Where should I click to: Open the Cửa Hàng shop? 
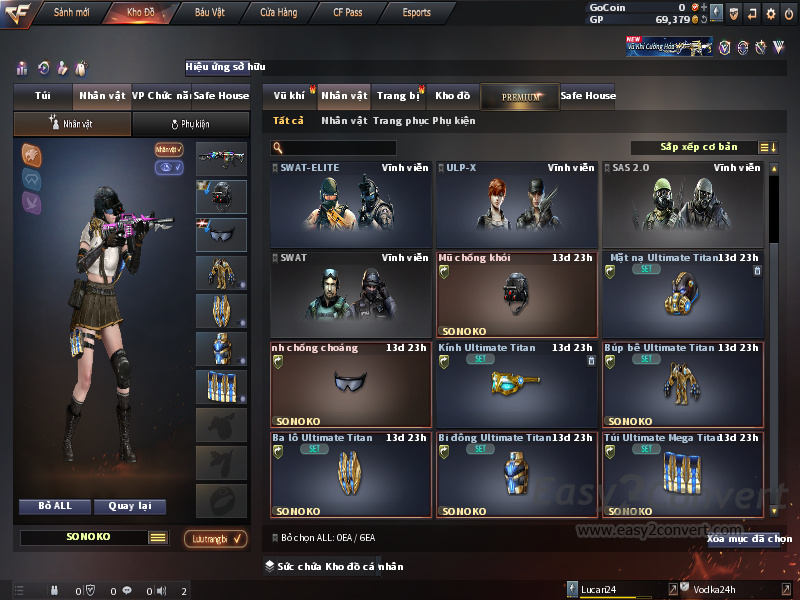278,13
